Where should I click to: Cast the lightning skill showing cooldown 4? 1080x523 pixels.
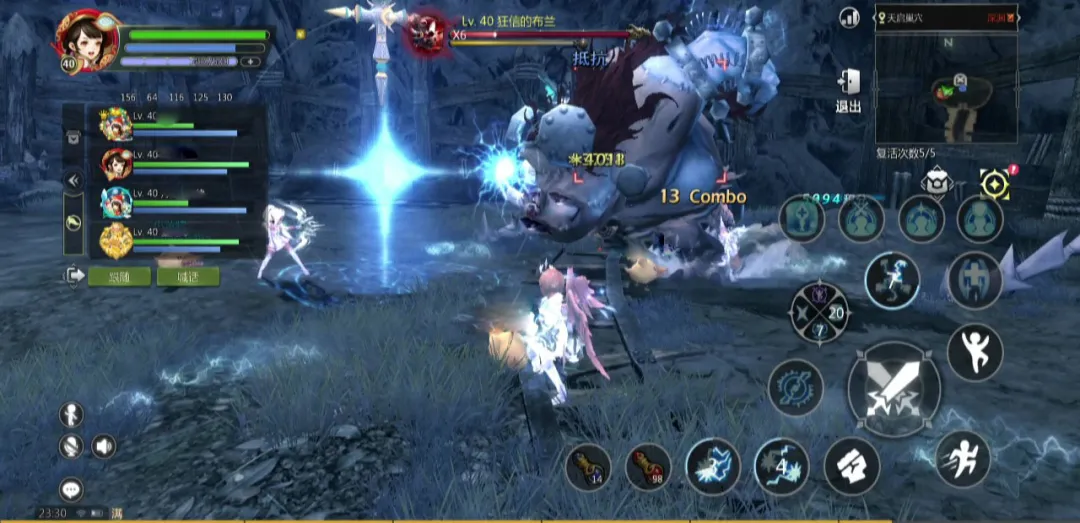[781, 466]
